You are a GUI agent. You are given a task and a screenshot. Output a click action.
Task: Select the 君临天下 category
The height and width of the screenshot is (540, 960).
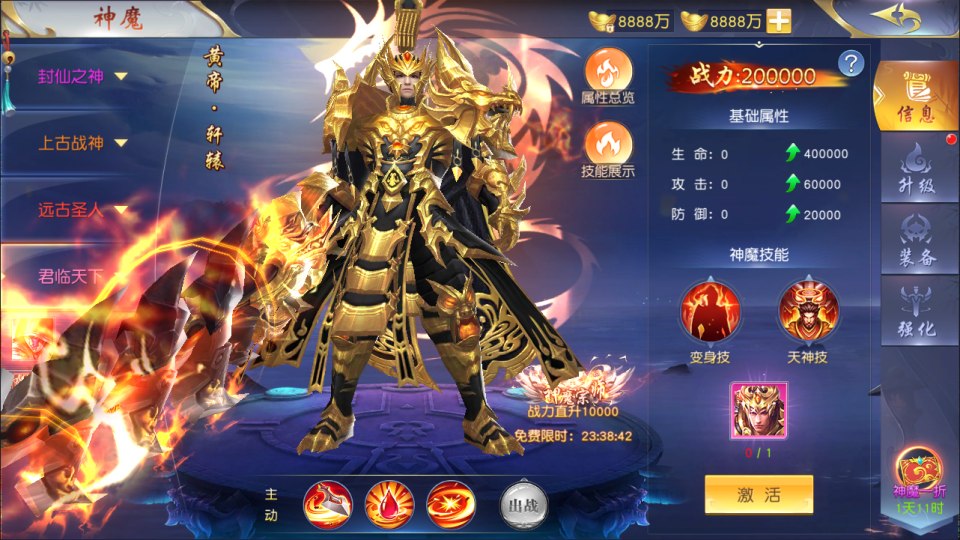coord(70,276)
